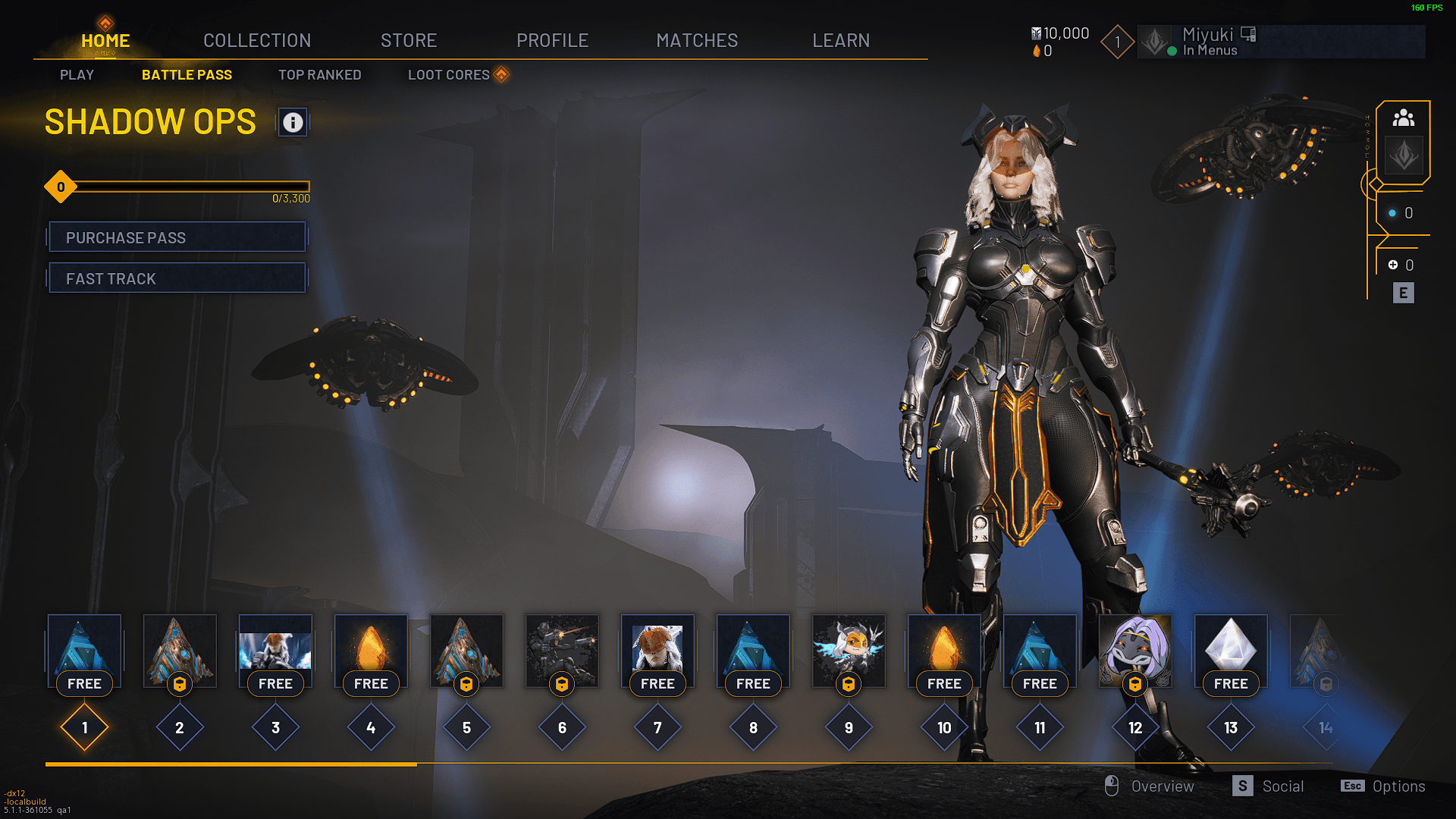Open Miyuki's player profile card
1456x819 pixels.
coord(1281,42)
